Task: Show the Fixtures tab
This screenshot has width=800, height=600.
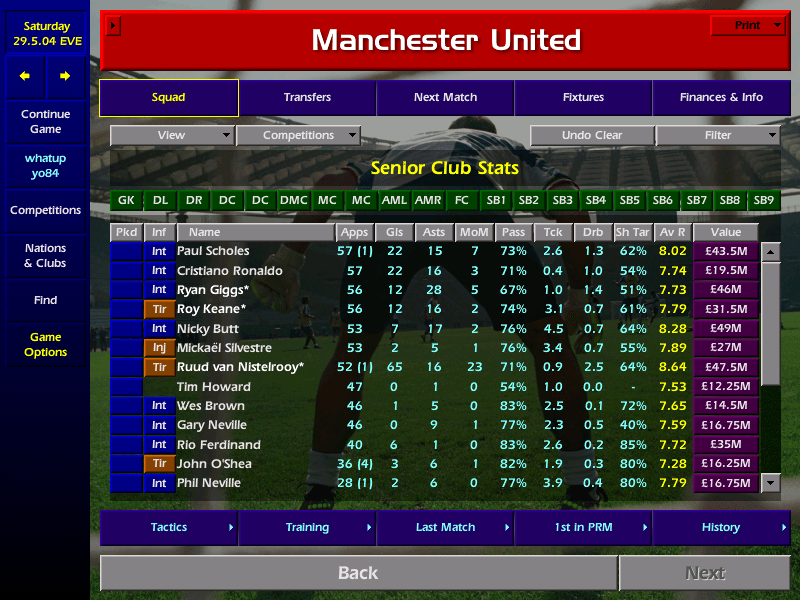Action: coord(583,98)
